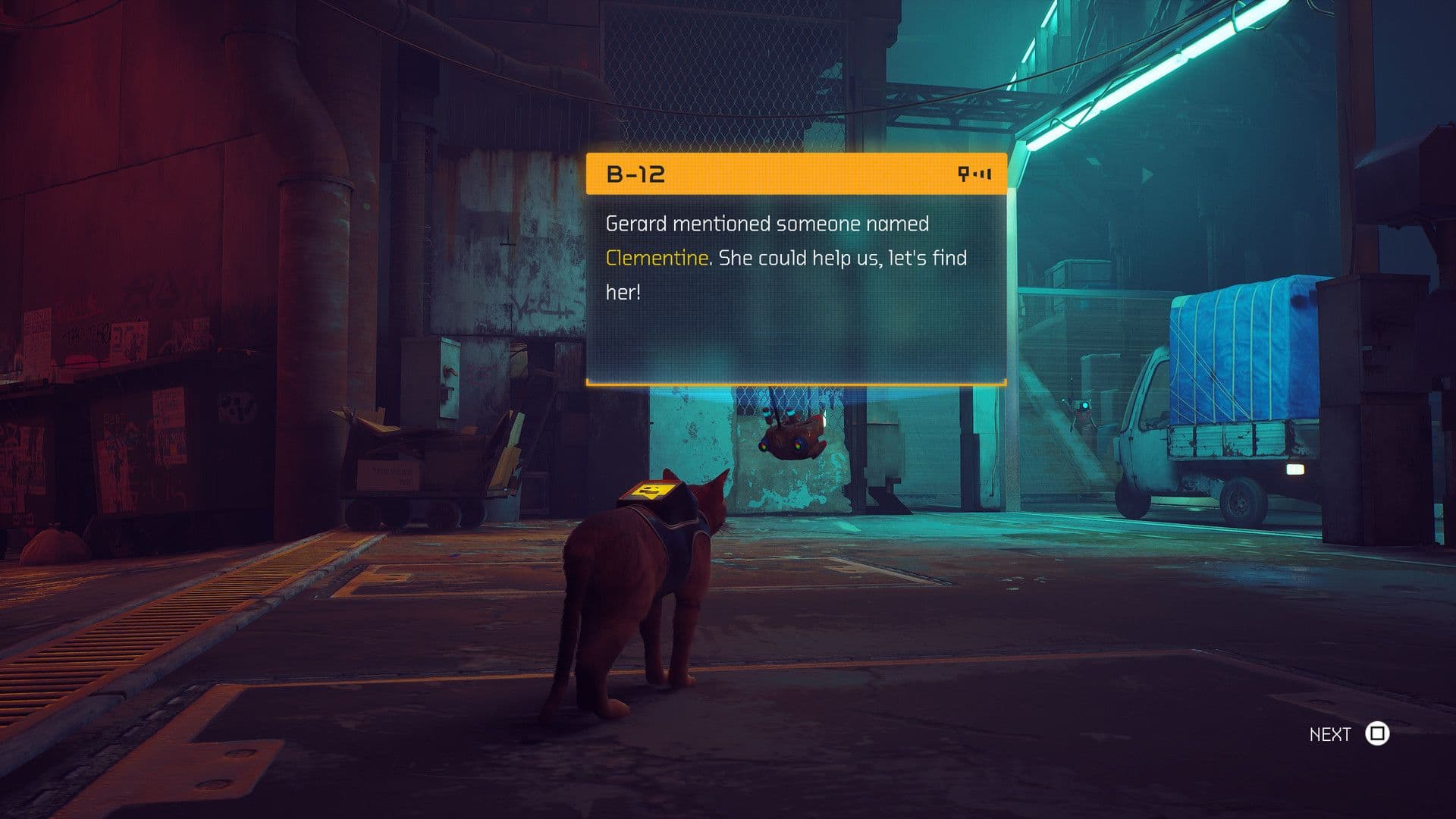Advance dialogue using the NEXT button
The width and height of the screenshot is (1456, 819).
click(x=1331, y=733)
